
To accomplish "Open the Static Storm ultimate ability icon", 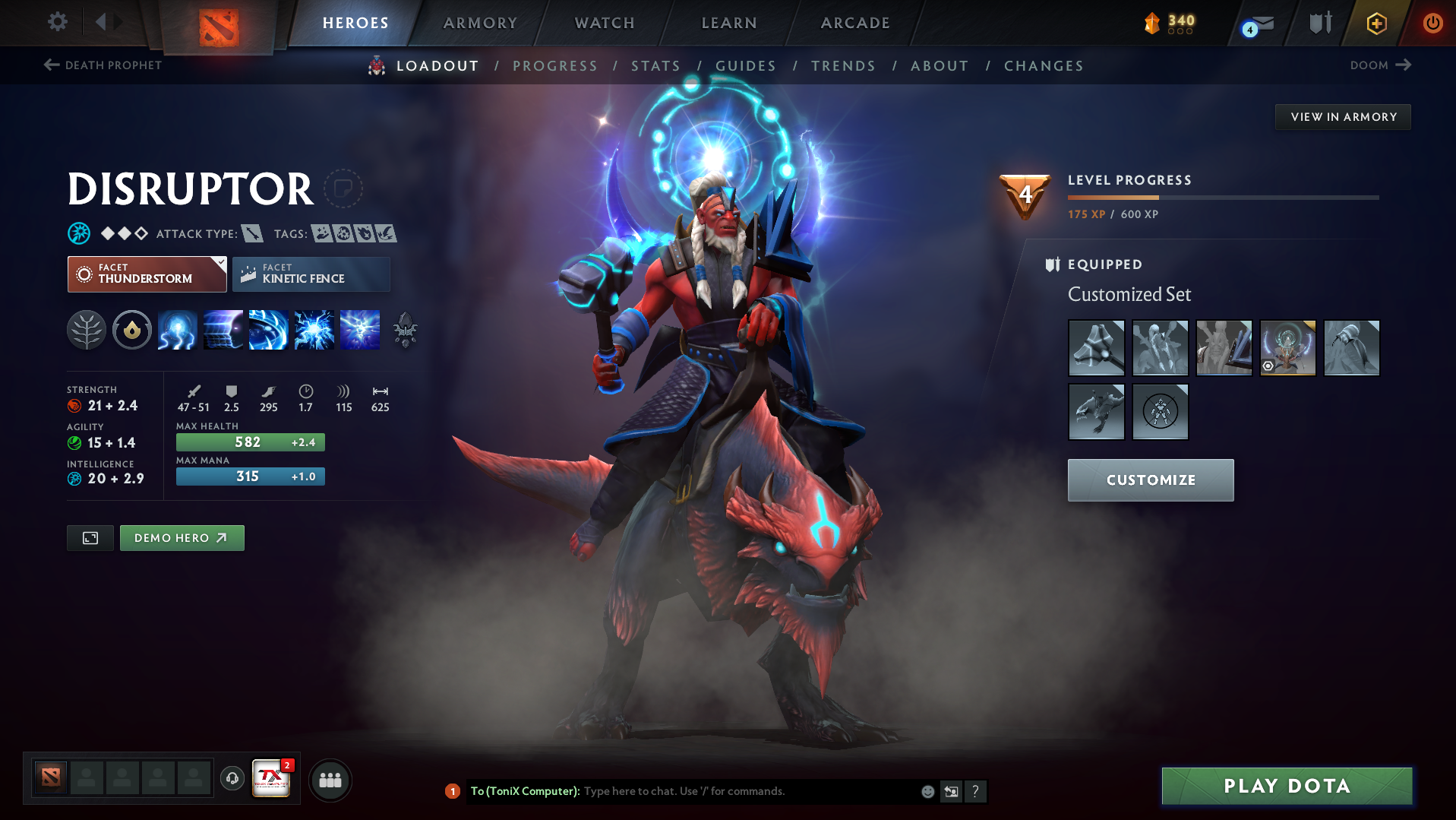I will pyautogui.click(x=360, y=330).
